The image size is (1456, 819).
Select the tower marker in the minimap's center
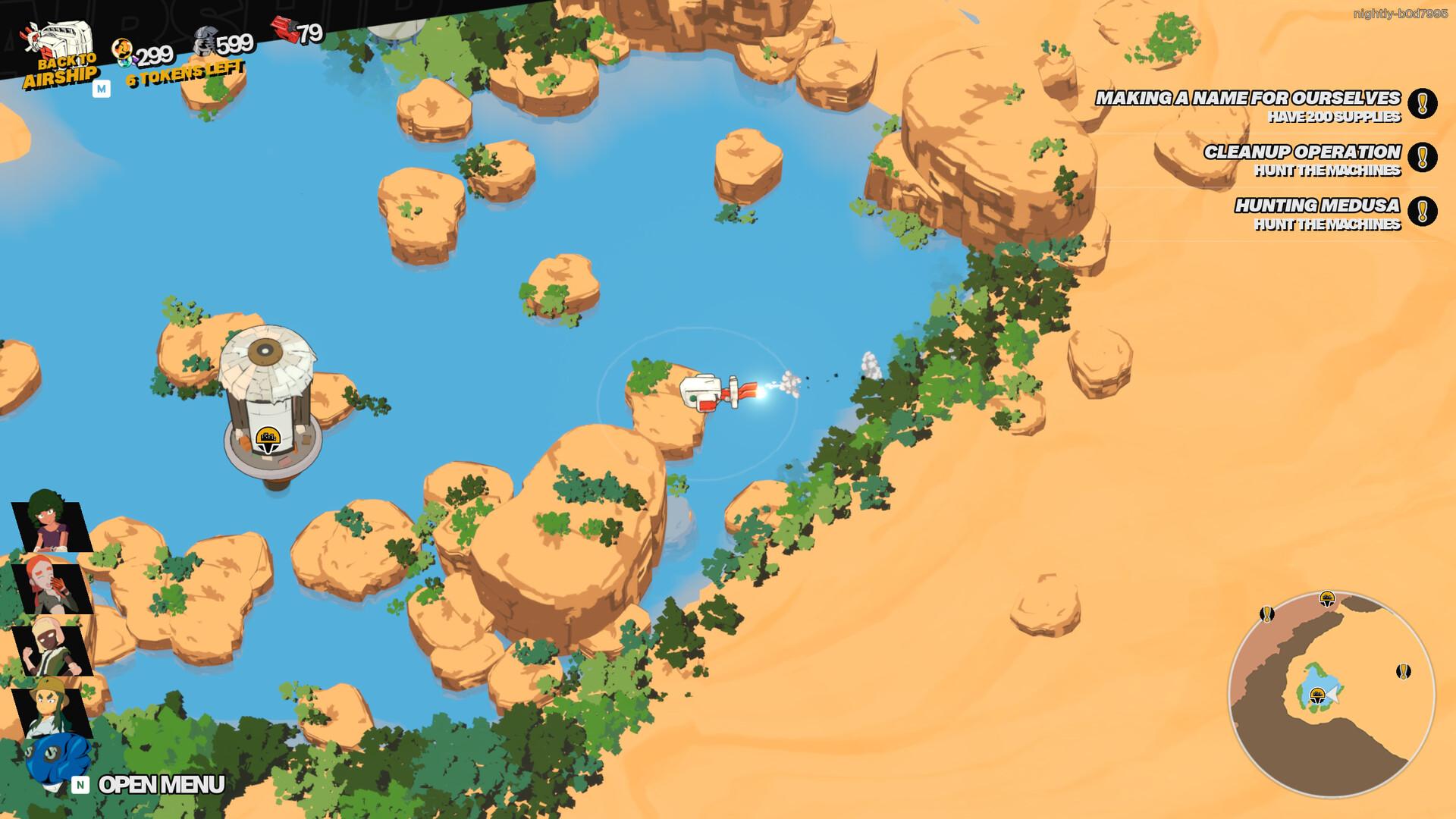tap(1318, 695)
